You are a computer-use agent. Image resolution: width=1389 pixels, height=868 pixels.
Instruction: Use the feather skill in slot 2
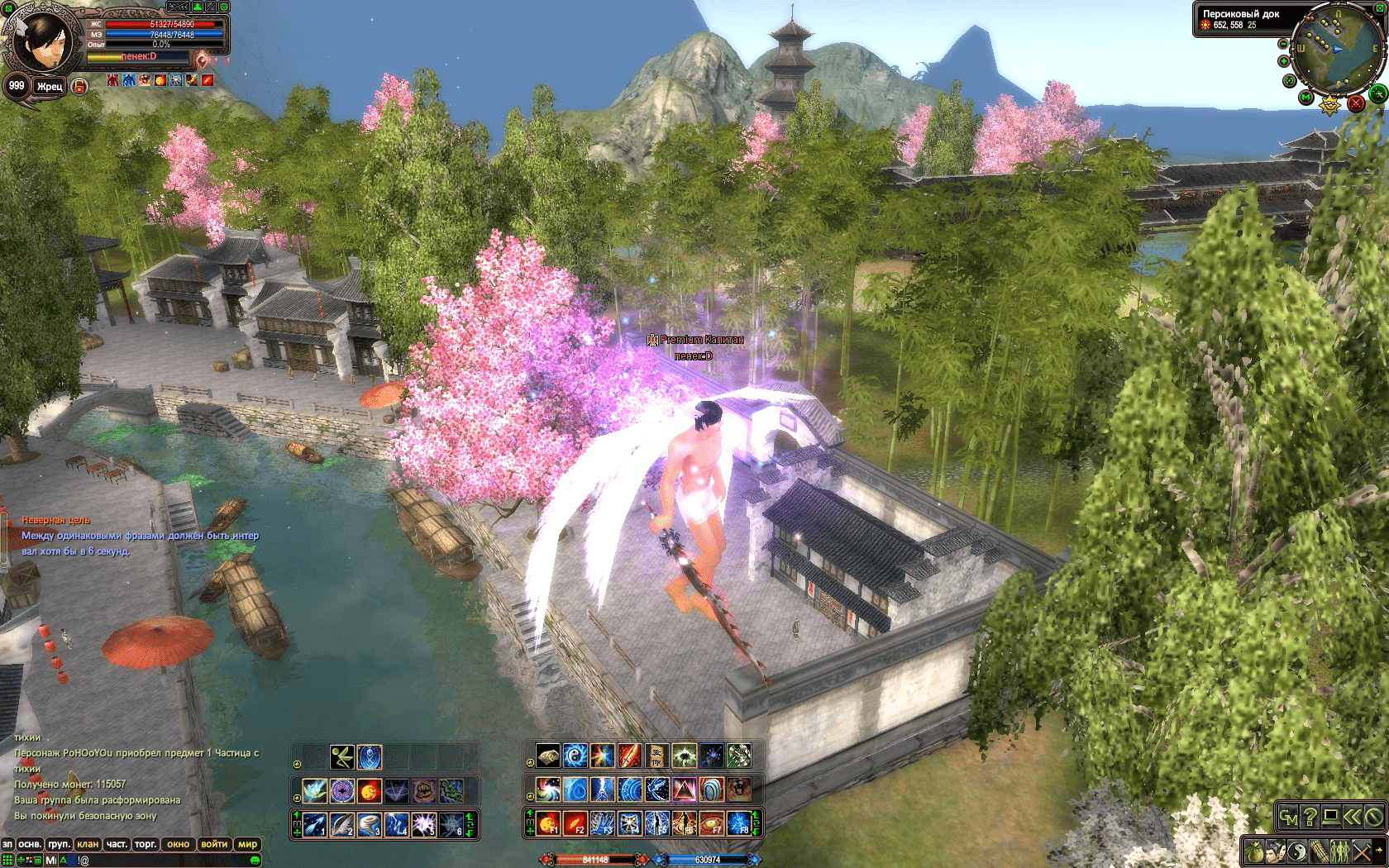[x=341, y=823]
